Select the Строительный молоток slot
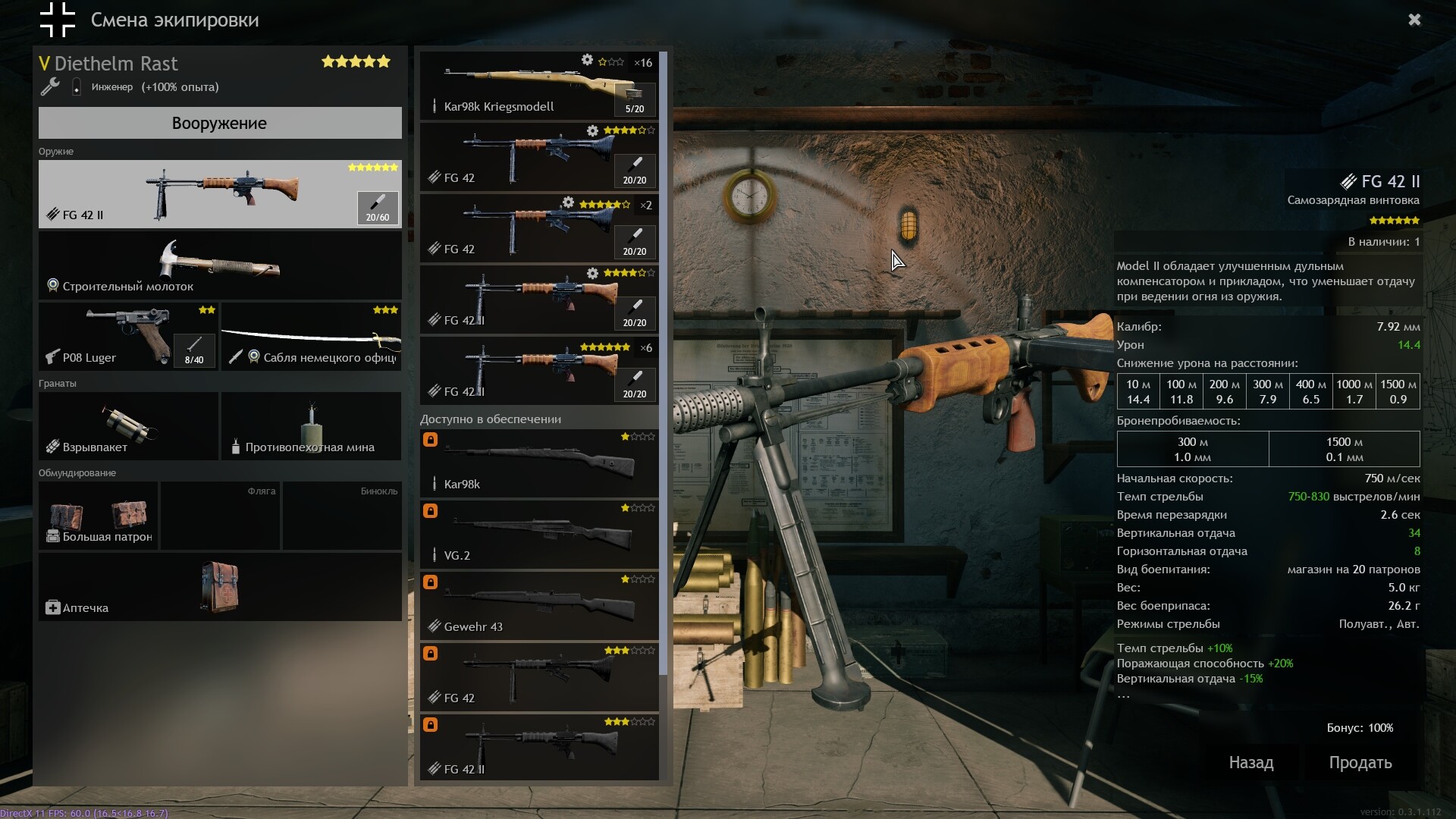Viewport: 1456px width, 819px height. coord(220,265)
